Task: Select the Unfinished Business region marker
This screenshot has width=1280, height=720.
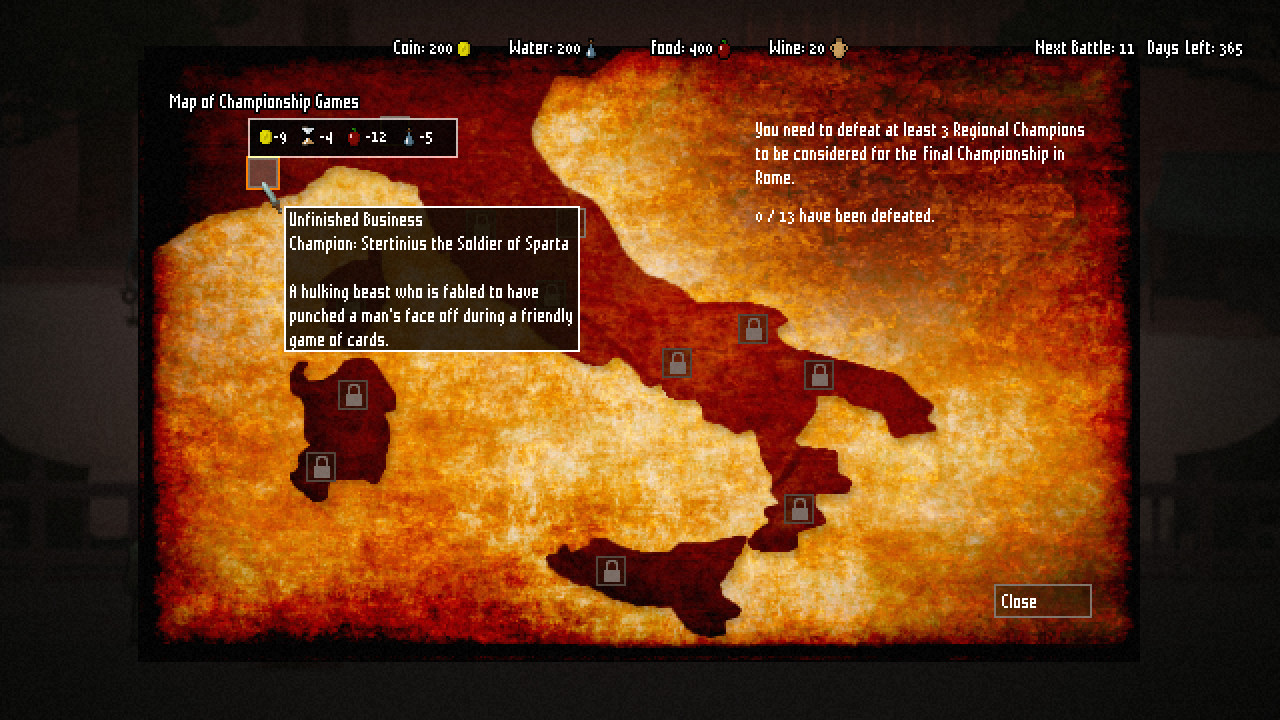Action: point(262,173)
